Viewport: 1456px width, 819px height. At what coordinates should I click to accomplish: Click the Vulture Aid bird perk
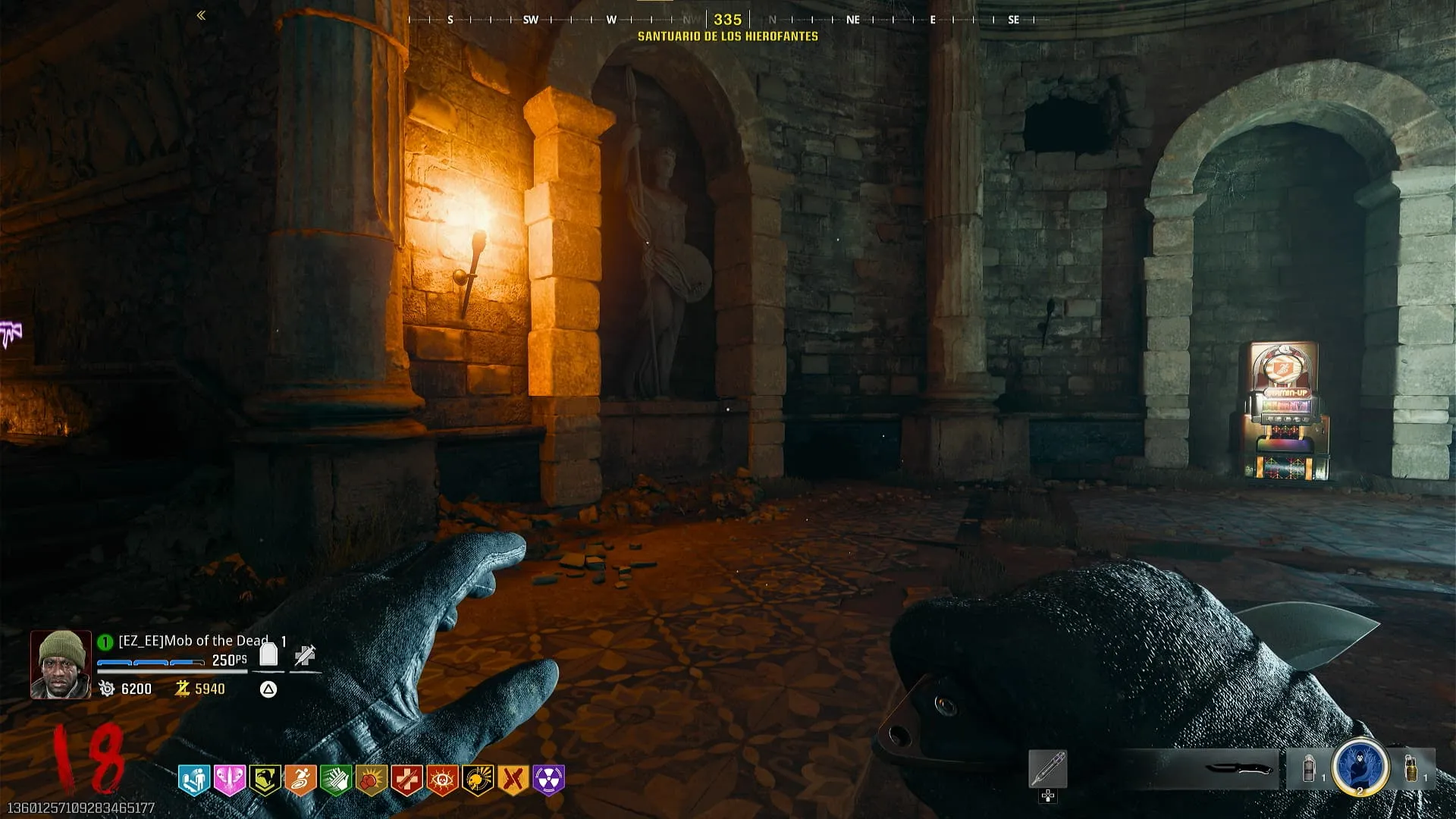pyautogui.click(x=265, y=780)
